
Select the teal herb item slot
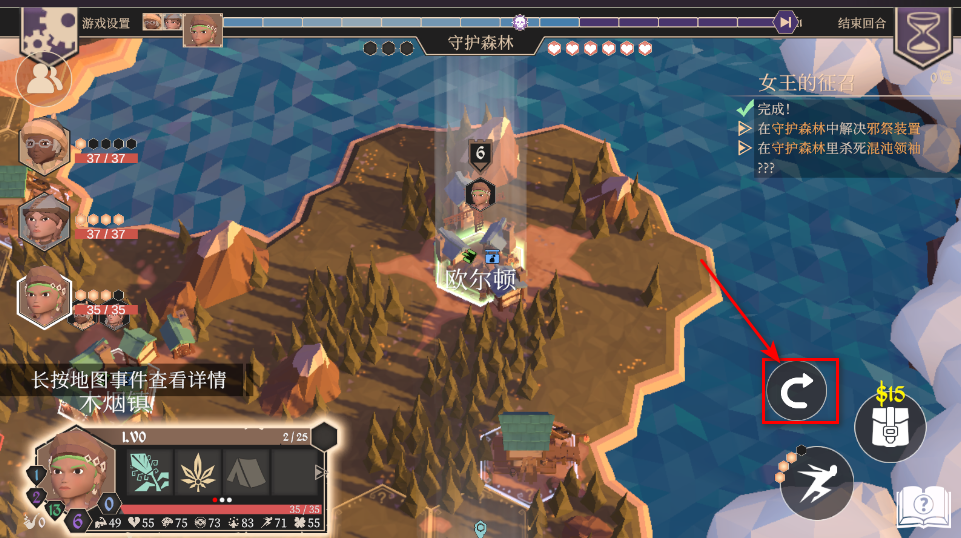point(149,472)
